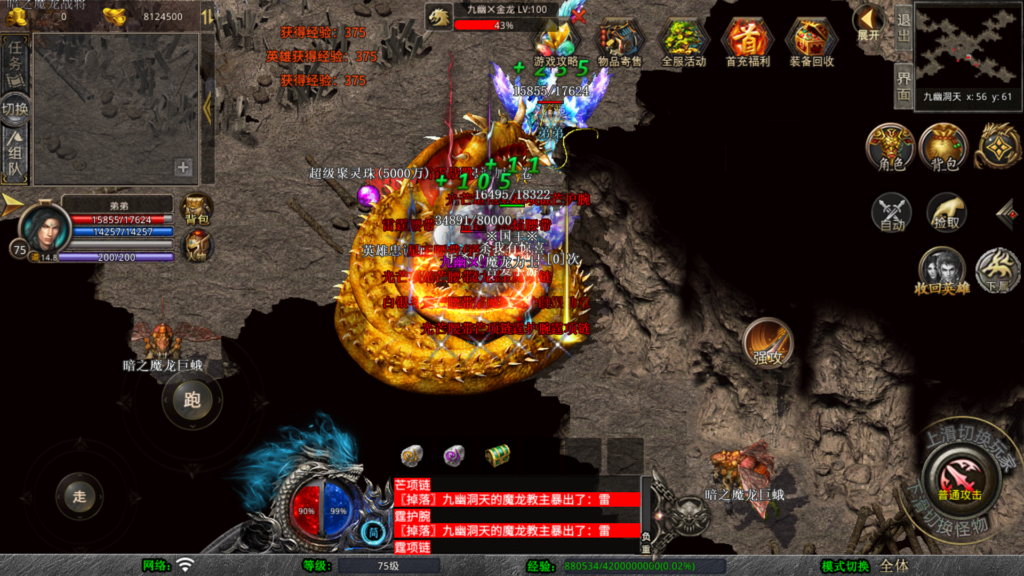Viewport: 1024px width, 576px height.
Task: Tap the 捡取 pick-up button
Action: pos(945,213)
